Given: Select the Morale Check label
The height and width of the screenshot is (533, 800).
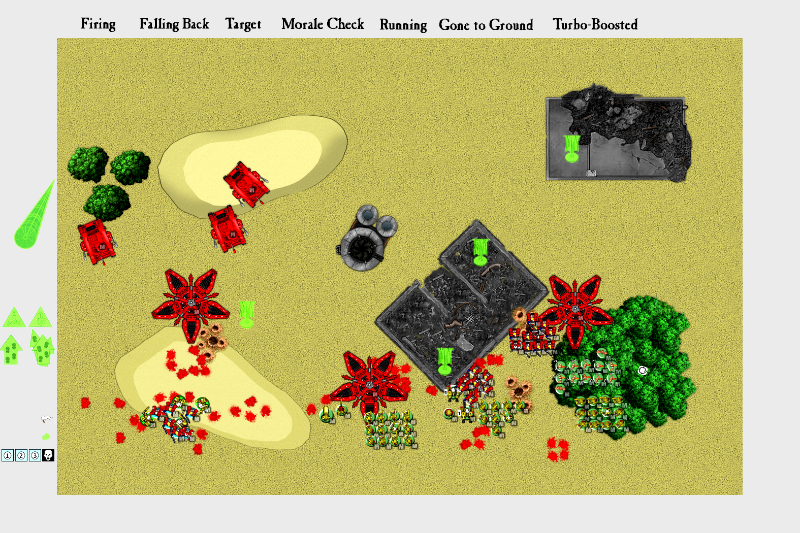Looking at the screenshot, I should click(x=322, y=24).
